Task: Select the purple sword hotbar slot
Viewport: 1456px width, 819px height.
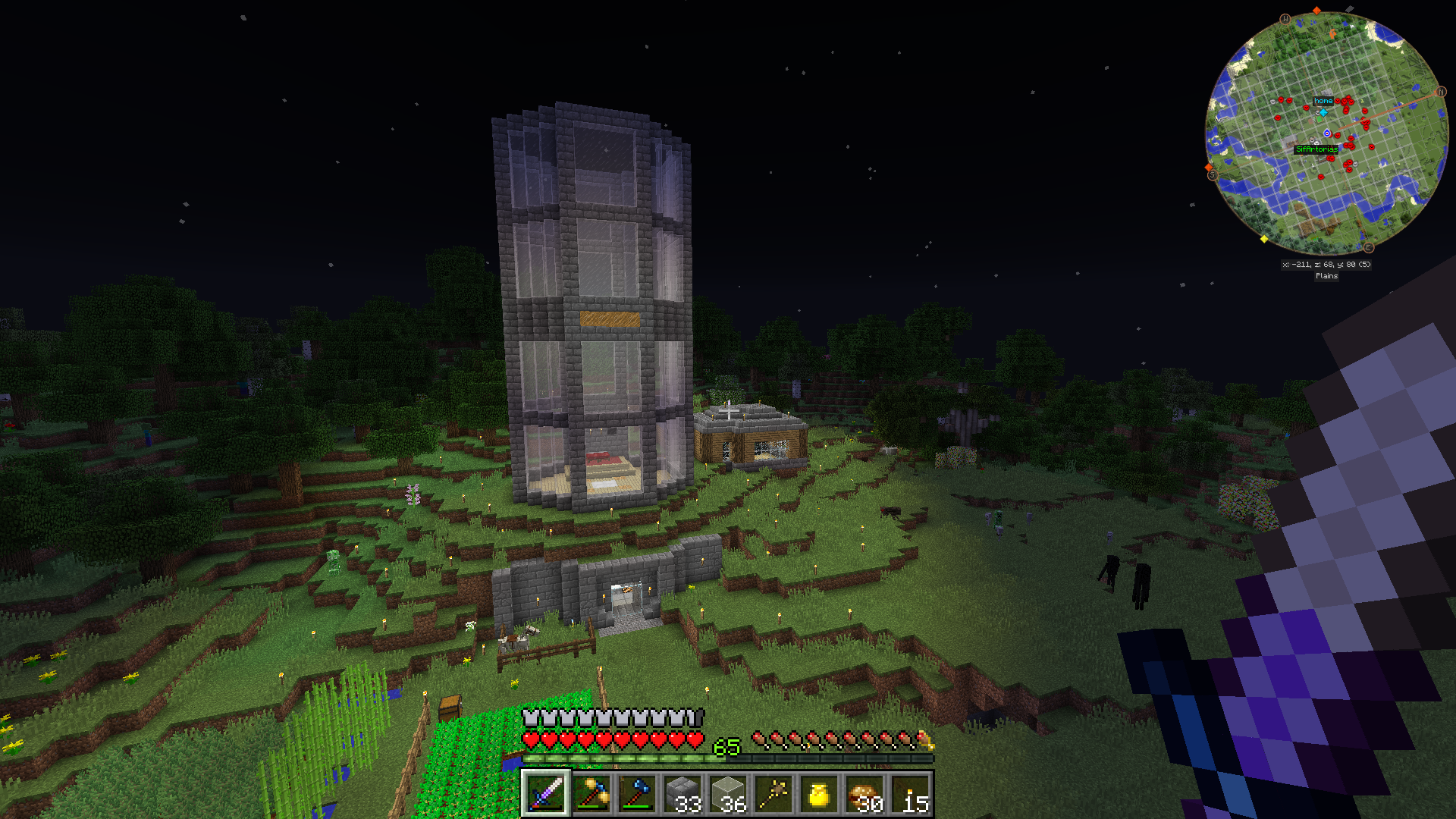Action: tap(545, 794)
